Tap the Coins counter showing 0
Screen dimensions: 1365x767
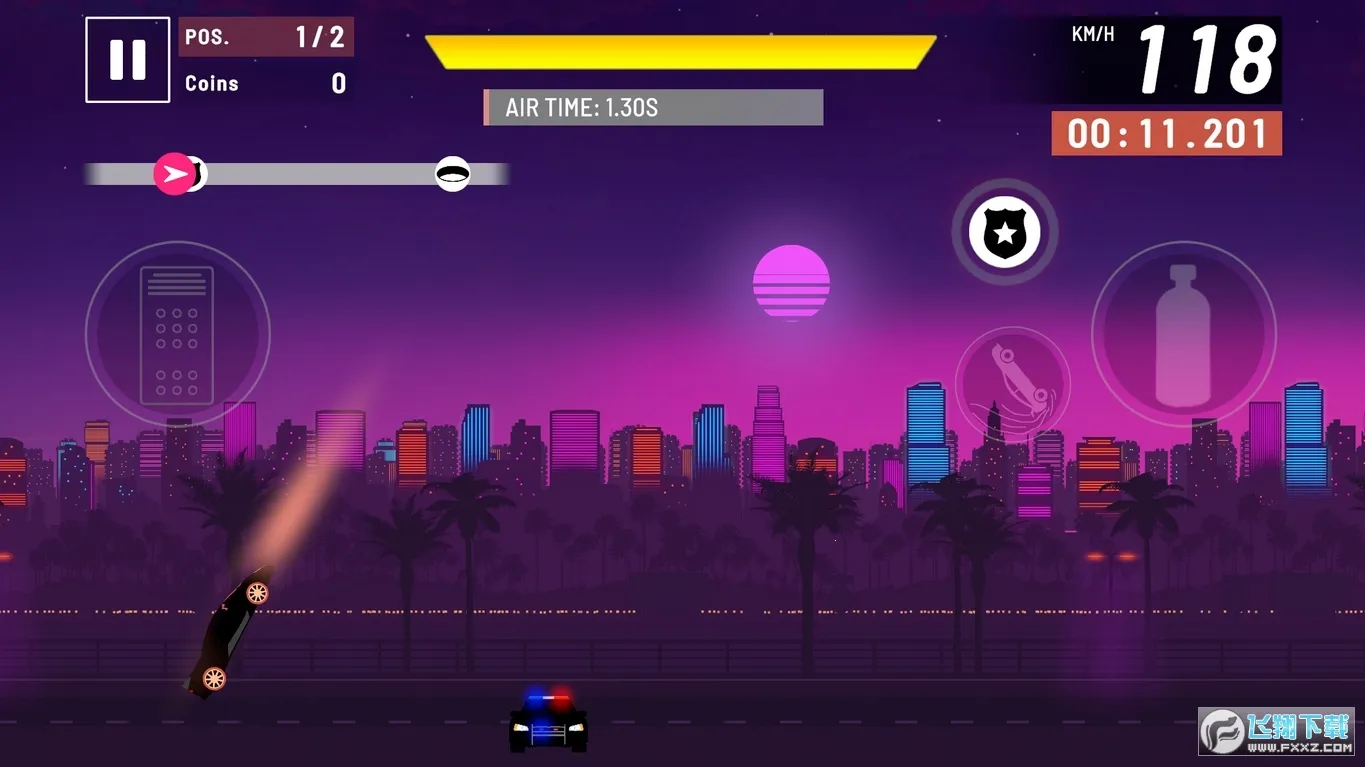pyautogui.click(x=265, y=83)
